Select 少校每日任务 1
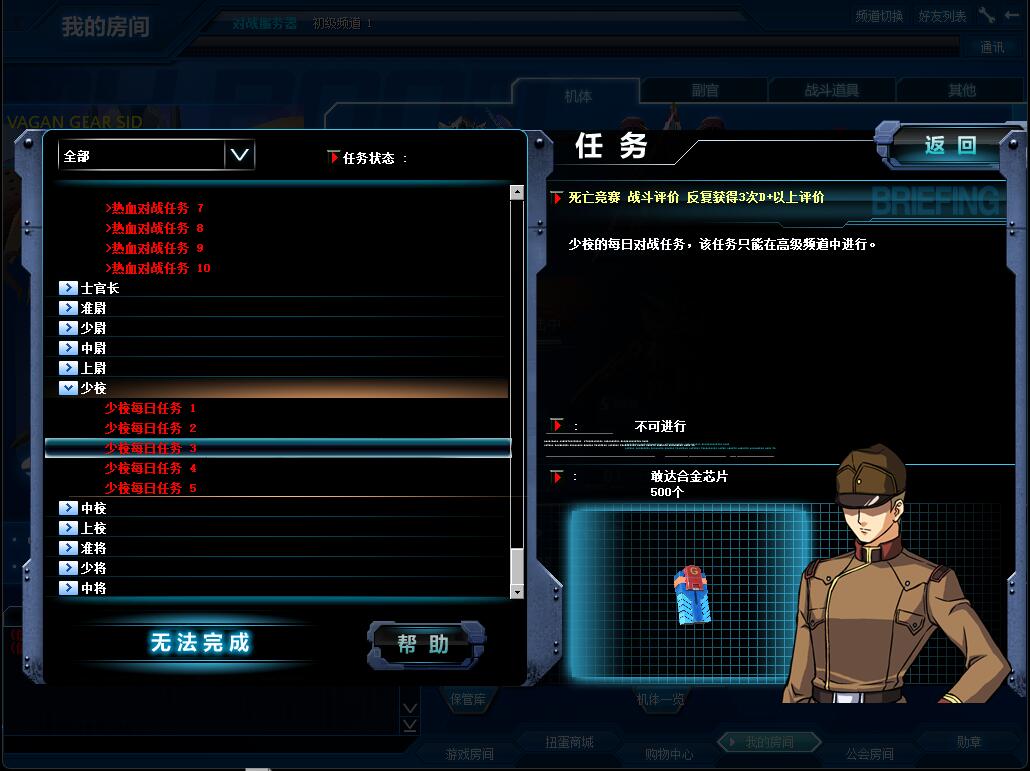1030x771 pixels. [x=150, y=408]
